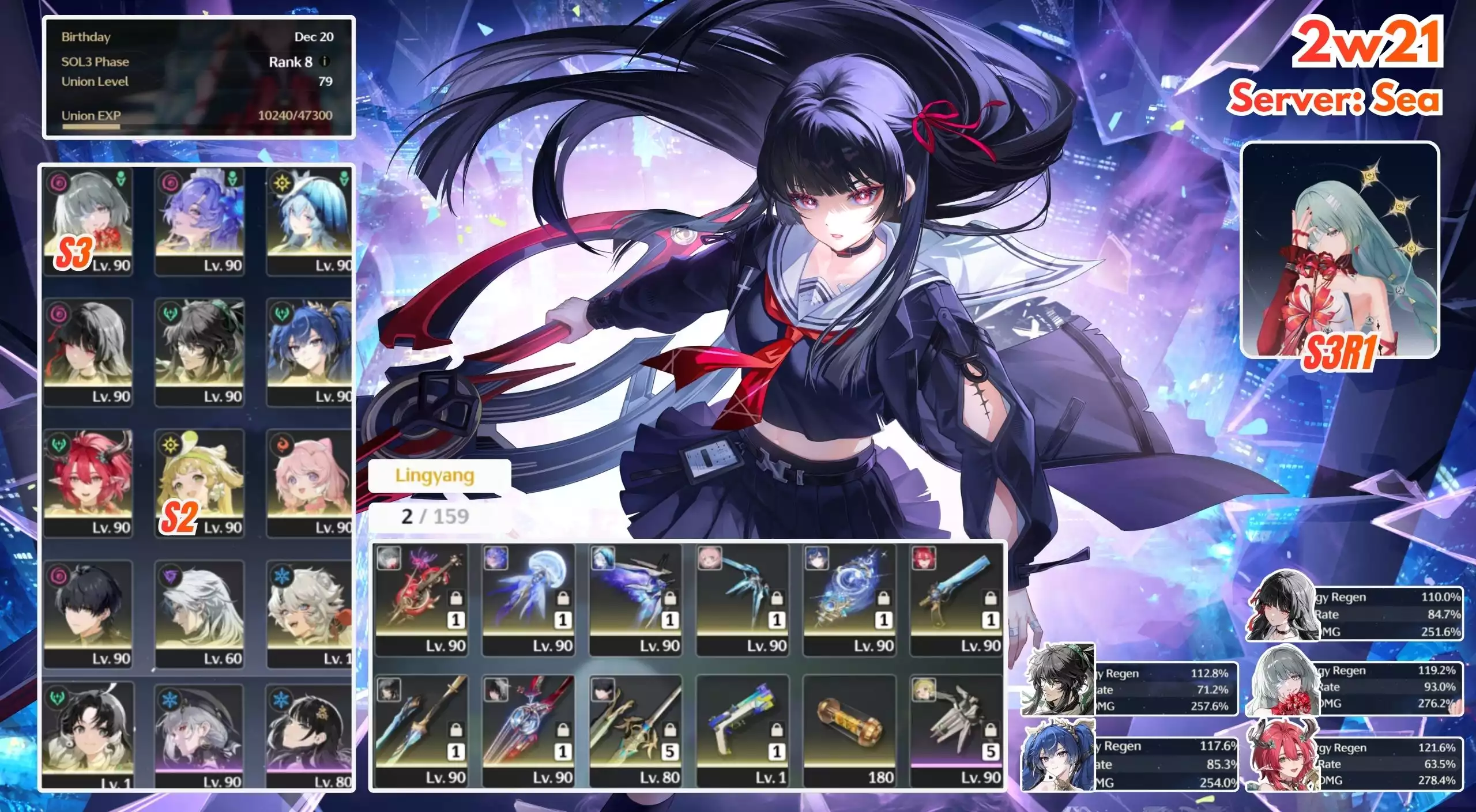The image size is (1476, 812).
Task: Select the black-haired male Havoc character tile
Action: [88, 614]
